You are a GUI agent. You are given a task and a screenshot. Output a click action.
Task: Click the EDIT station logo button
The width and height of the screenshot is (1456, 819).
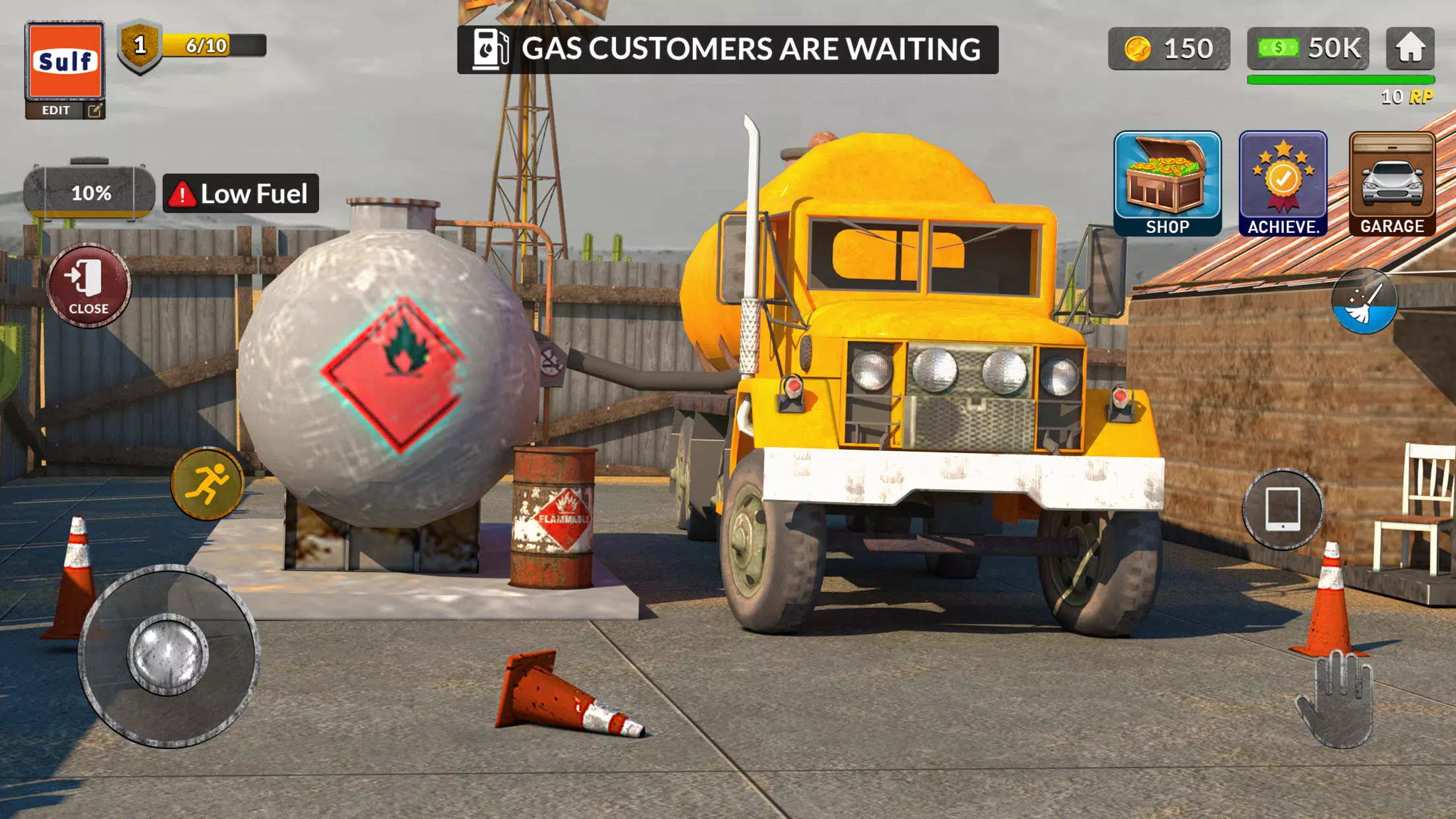63,109
